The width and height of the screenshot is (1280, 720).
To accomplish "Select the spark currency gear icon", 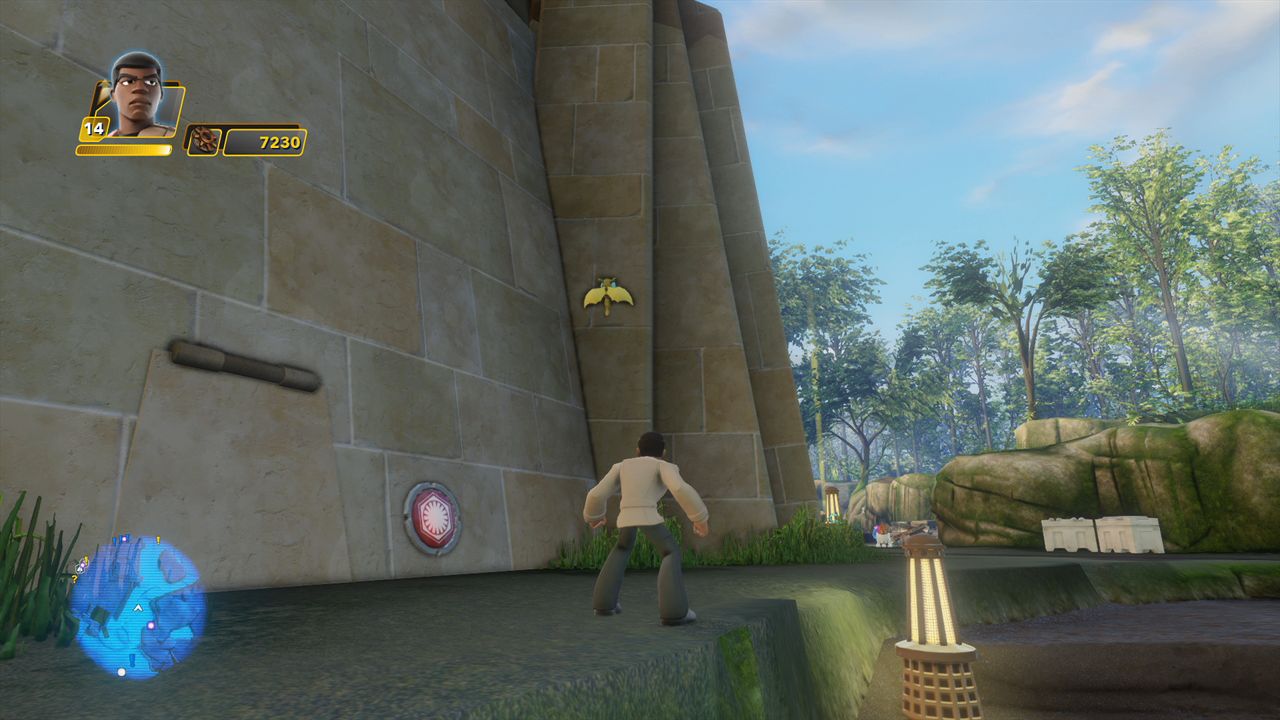I will point(204,141).
